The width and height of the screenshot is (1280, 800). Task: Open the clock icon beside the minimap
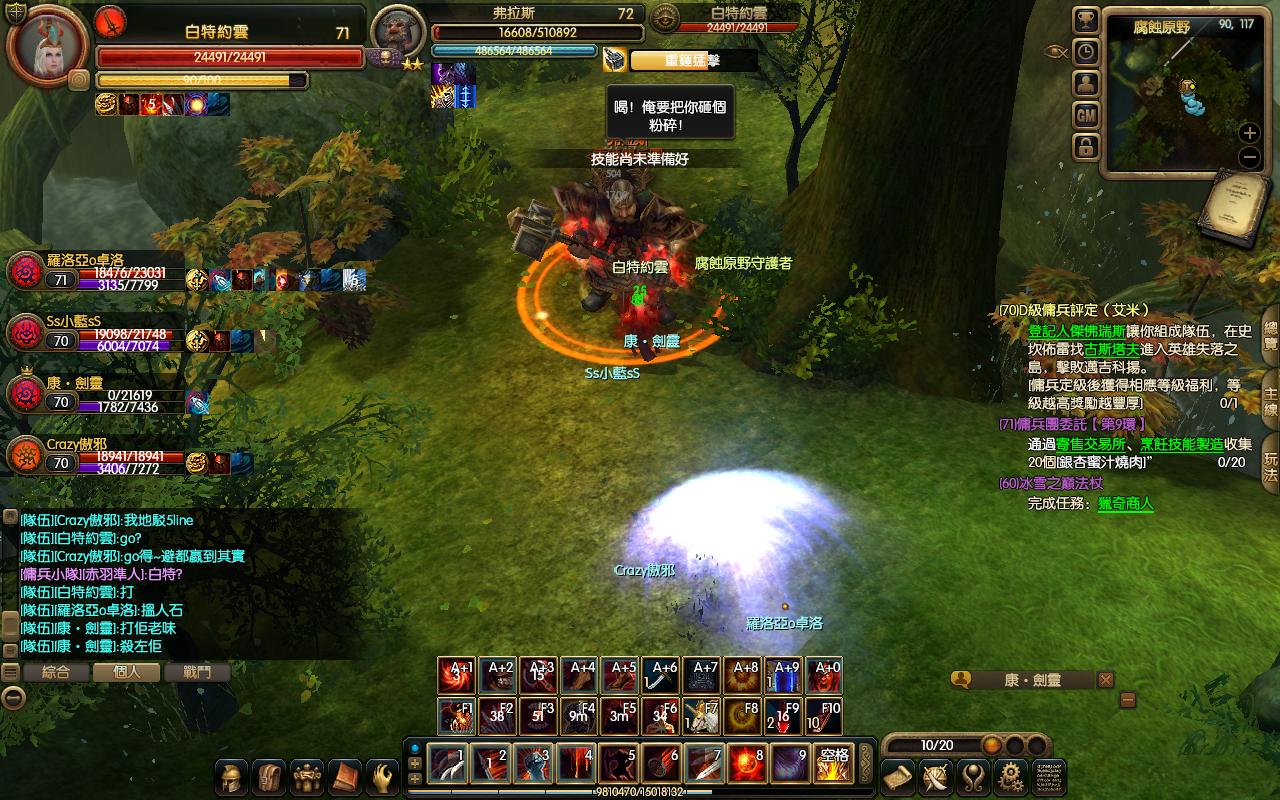tap(1086, 52)
